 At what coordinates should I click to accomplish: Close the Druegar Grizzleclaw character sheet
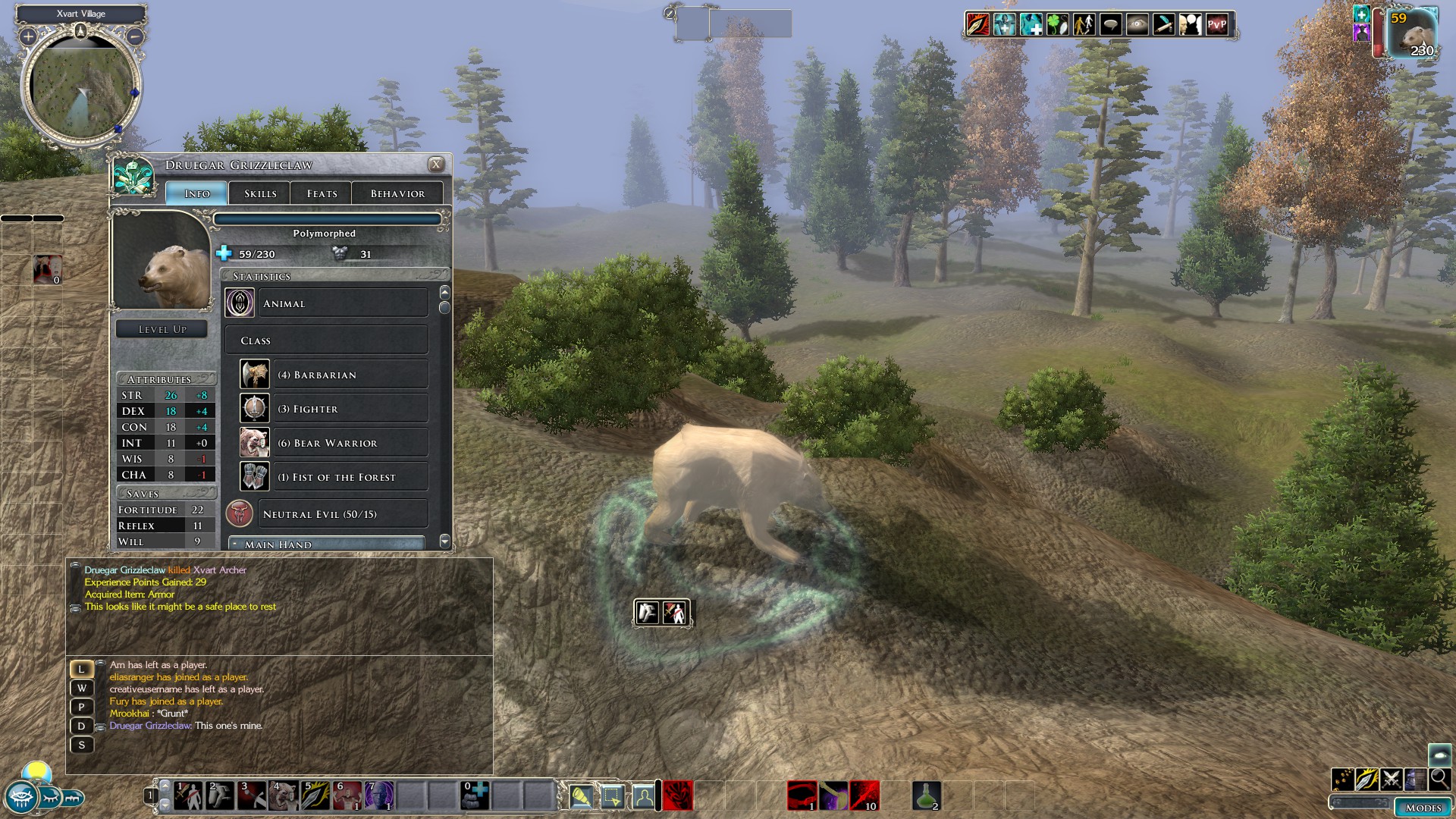click(x=436, y=164)
